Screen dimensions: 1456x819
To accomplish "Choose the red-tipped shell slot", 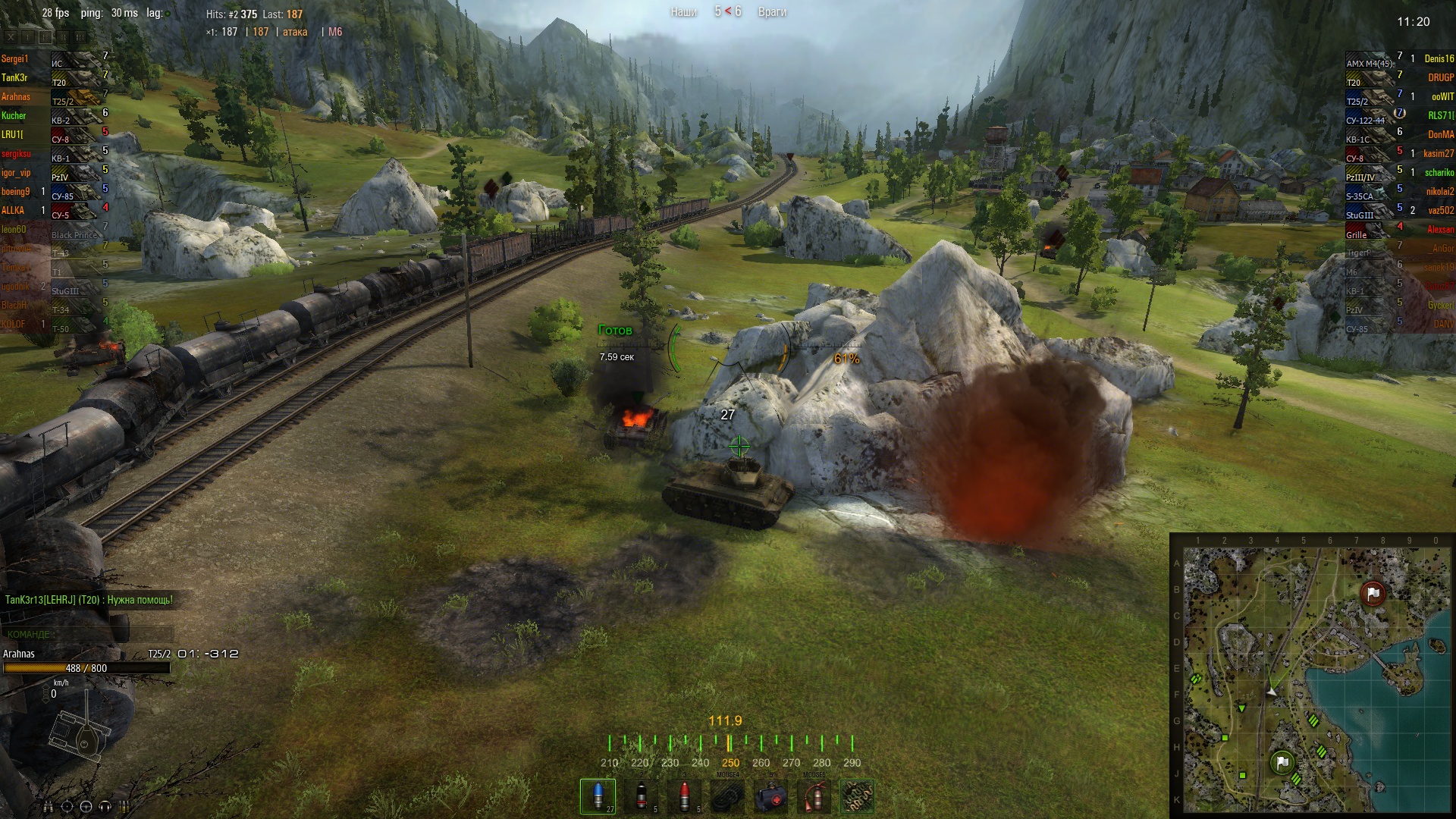I will pos(685,795).
